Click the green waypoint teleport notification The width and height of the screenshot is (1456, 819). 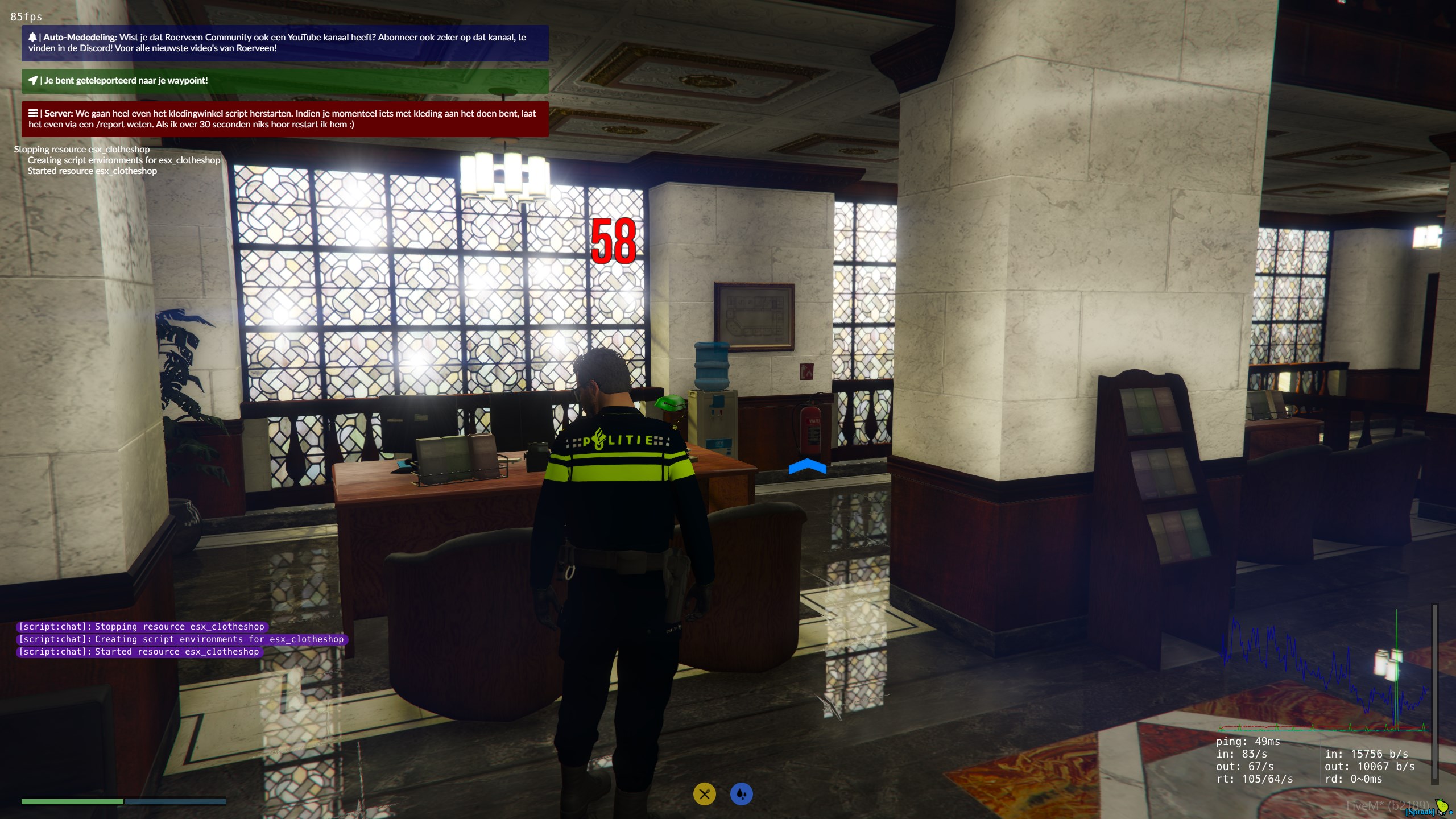pyautogui.click(x=285, y=81)
